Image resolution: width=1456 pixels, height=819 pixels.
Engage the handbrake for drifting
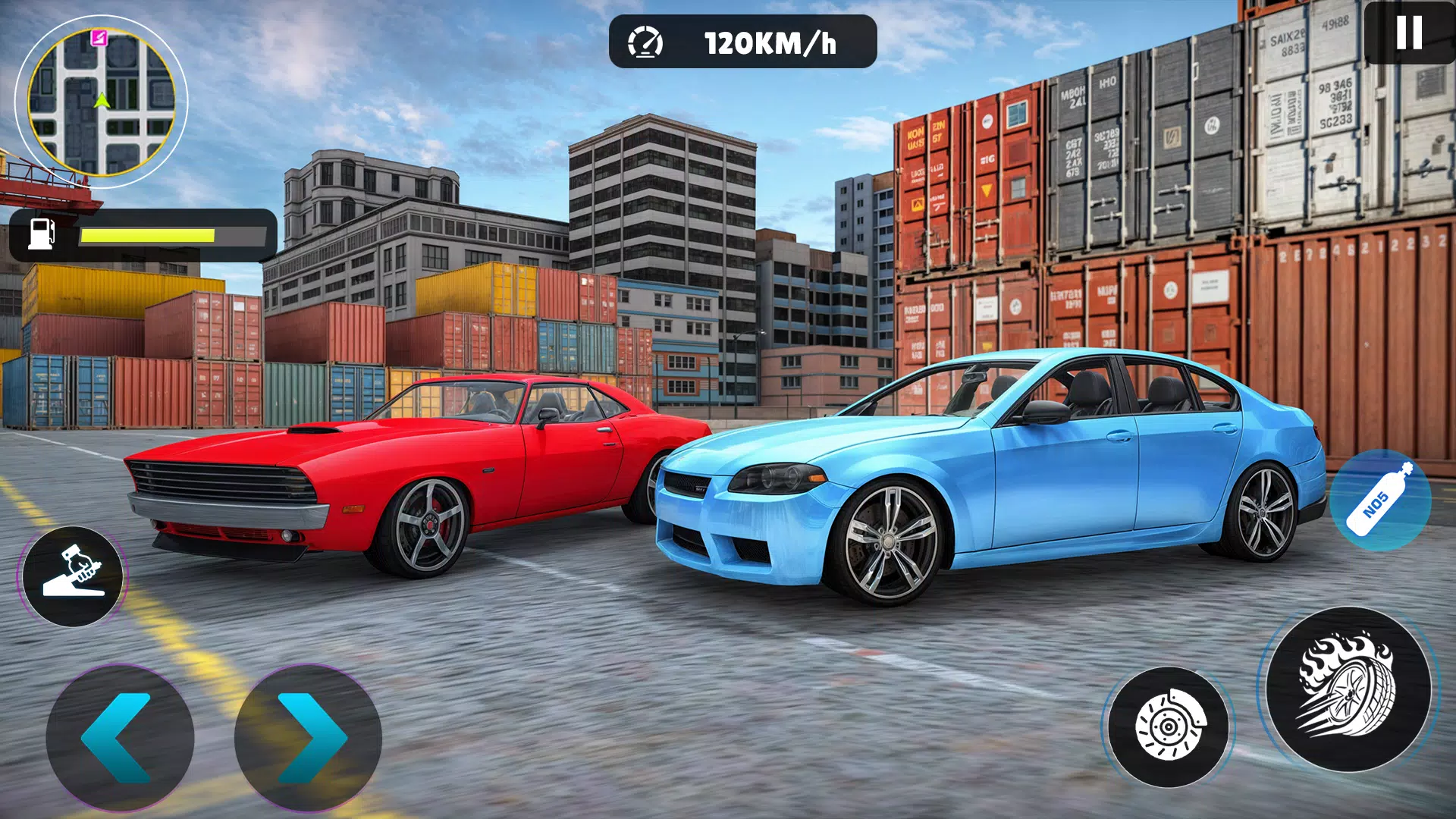click(x=74, y=578)
